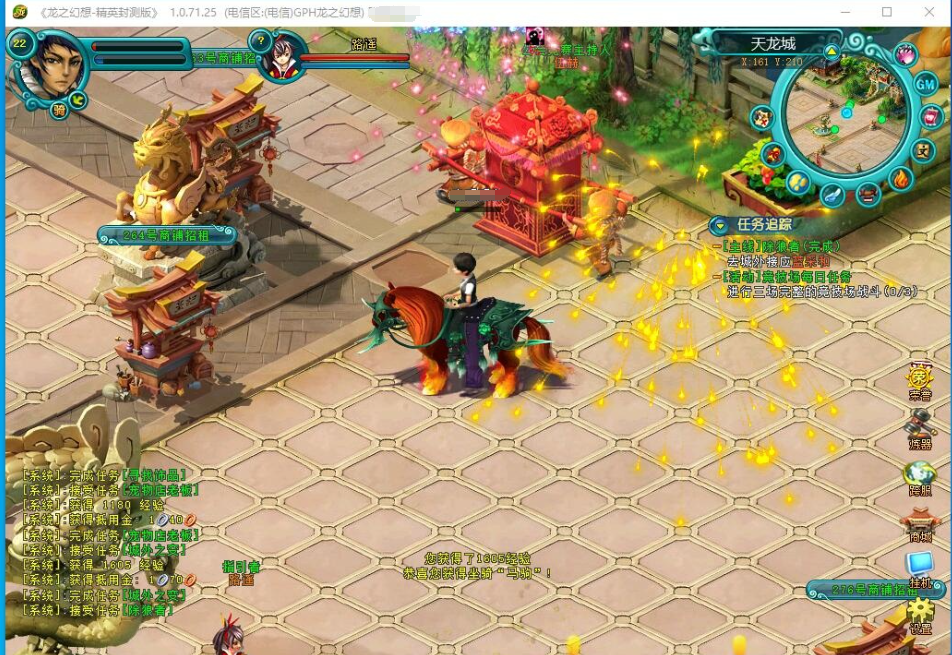
Task: Open the flame icon on minimap ring
Action: point(900,180)
